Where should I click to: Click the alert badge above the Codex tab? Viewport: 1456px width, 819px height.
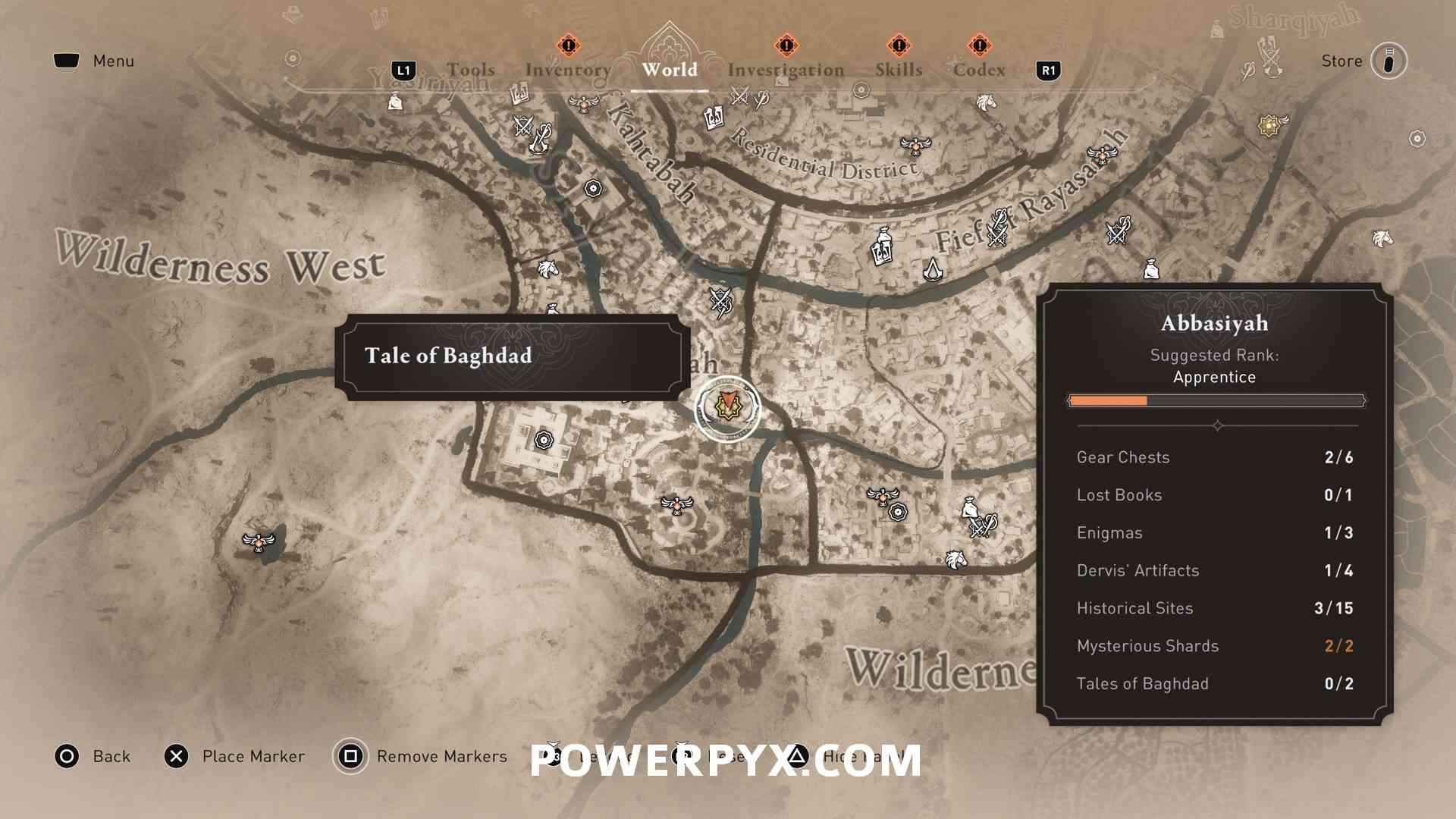click(x=981, y=46)
